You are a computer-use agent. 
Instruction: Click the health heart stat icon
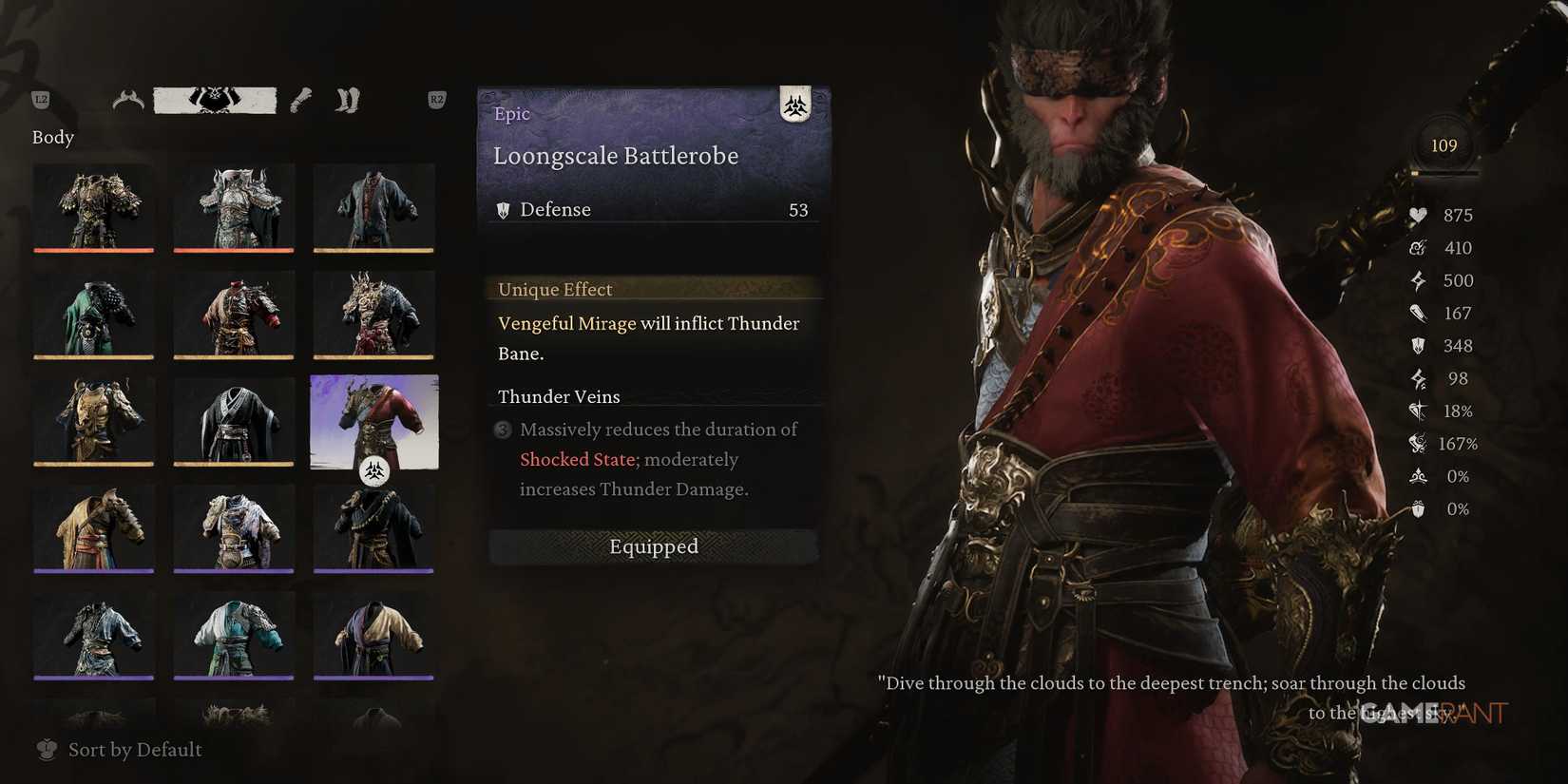(x=1418, y=216)
